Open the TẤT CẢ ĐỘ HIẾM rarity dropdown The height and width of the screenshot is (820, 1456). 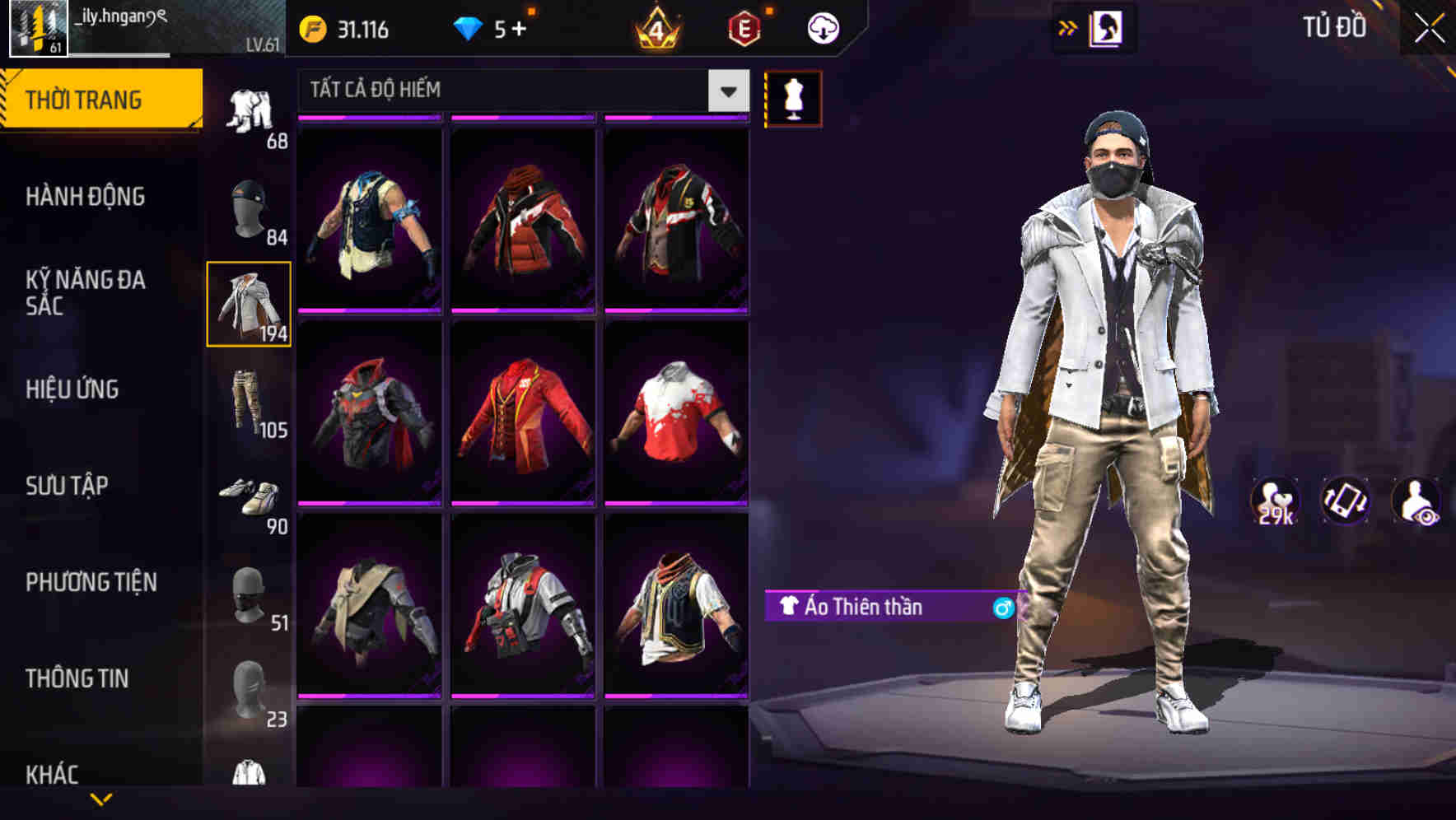click(x=519, y=91)
